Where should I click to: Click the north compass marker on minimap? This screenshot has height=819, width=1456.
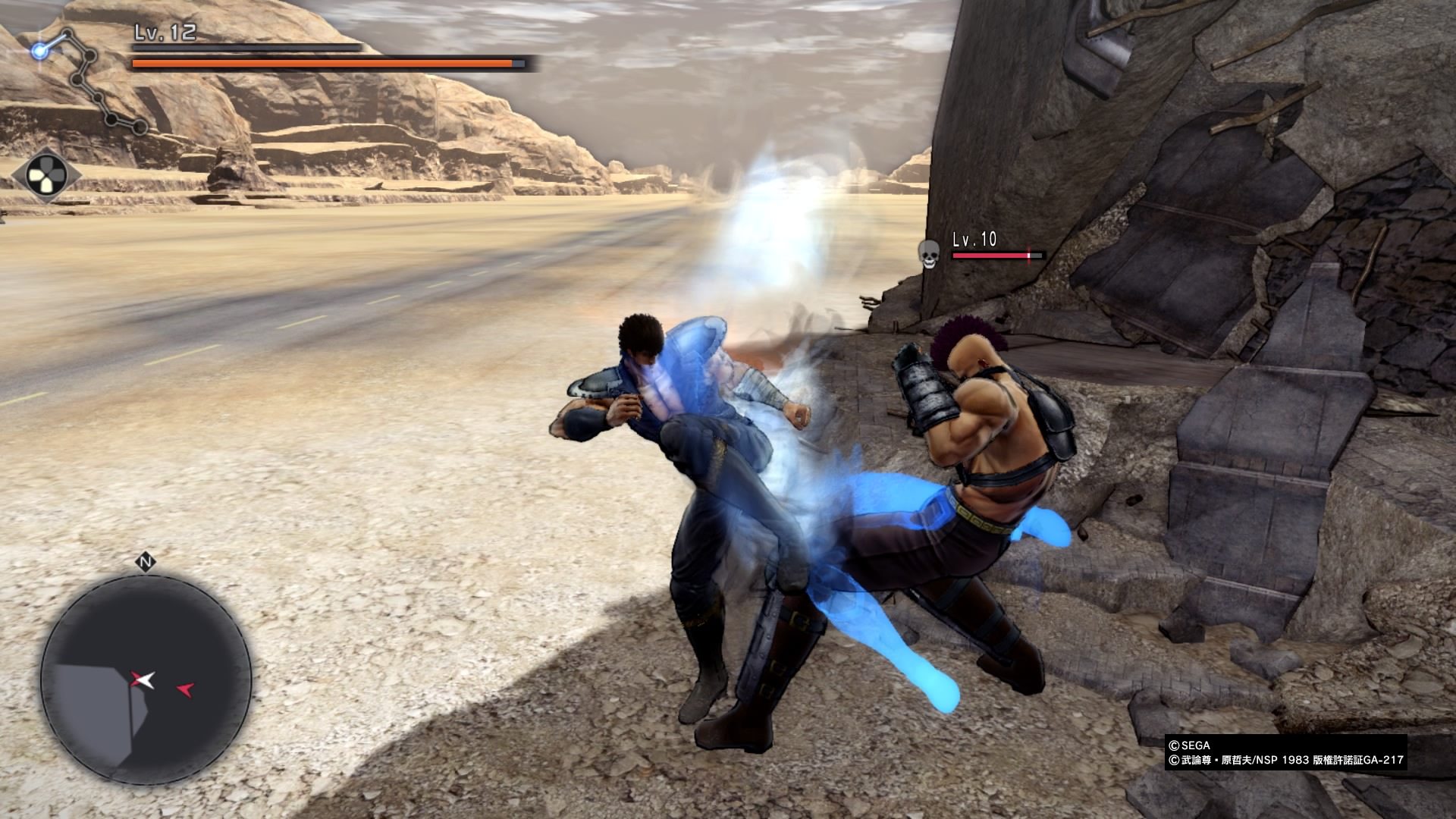coord(146,562)
